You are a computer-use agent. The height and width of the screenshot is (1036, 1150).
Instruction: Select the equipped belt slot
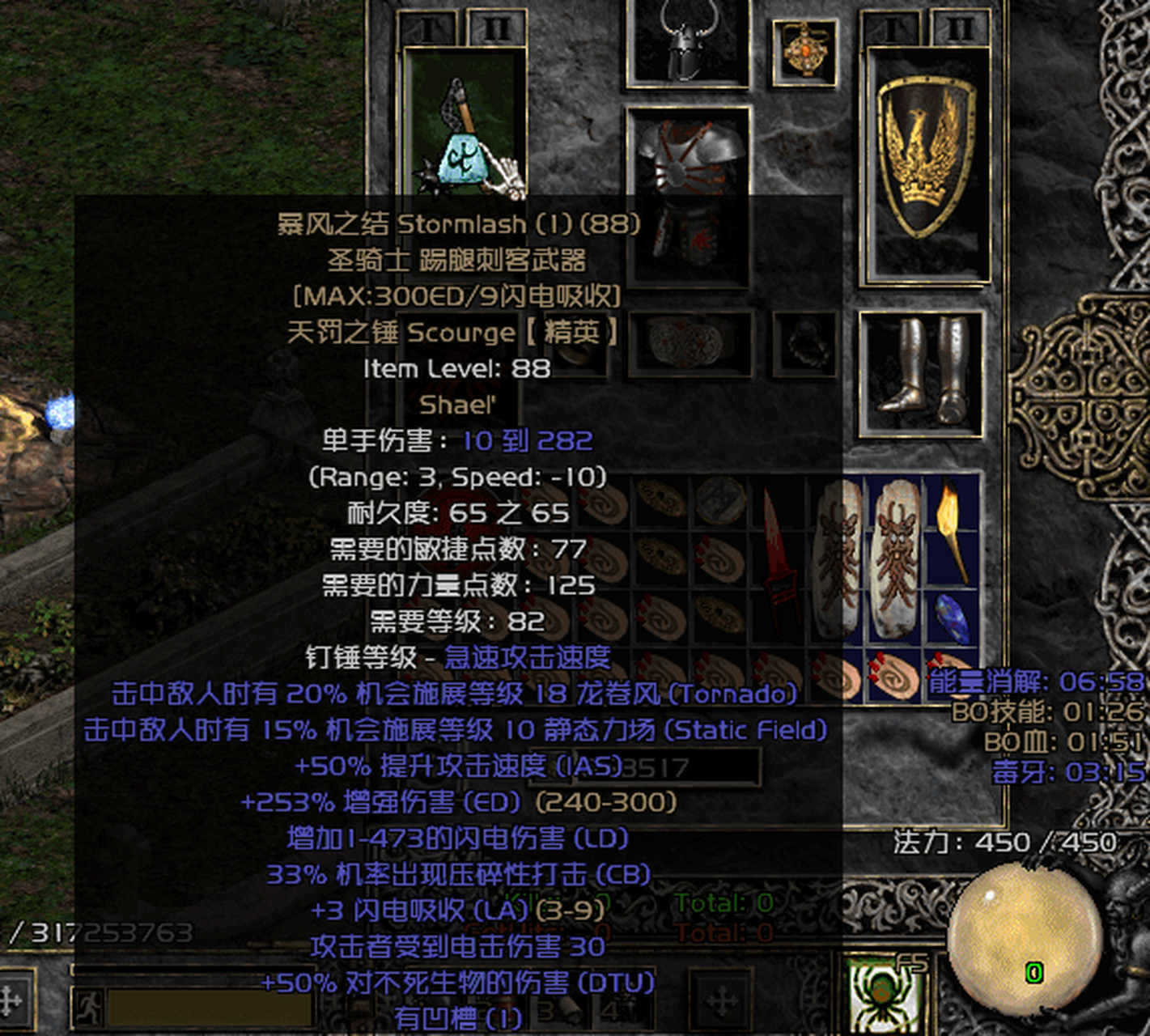tap(690, 344)
